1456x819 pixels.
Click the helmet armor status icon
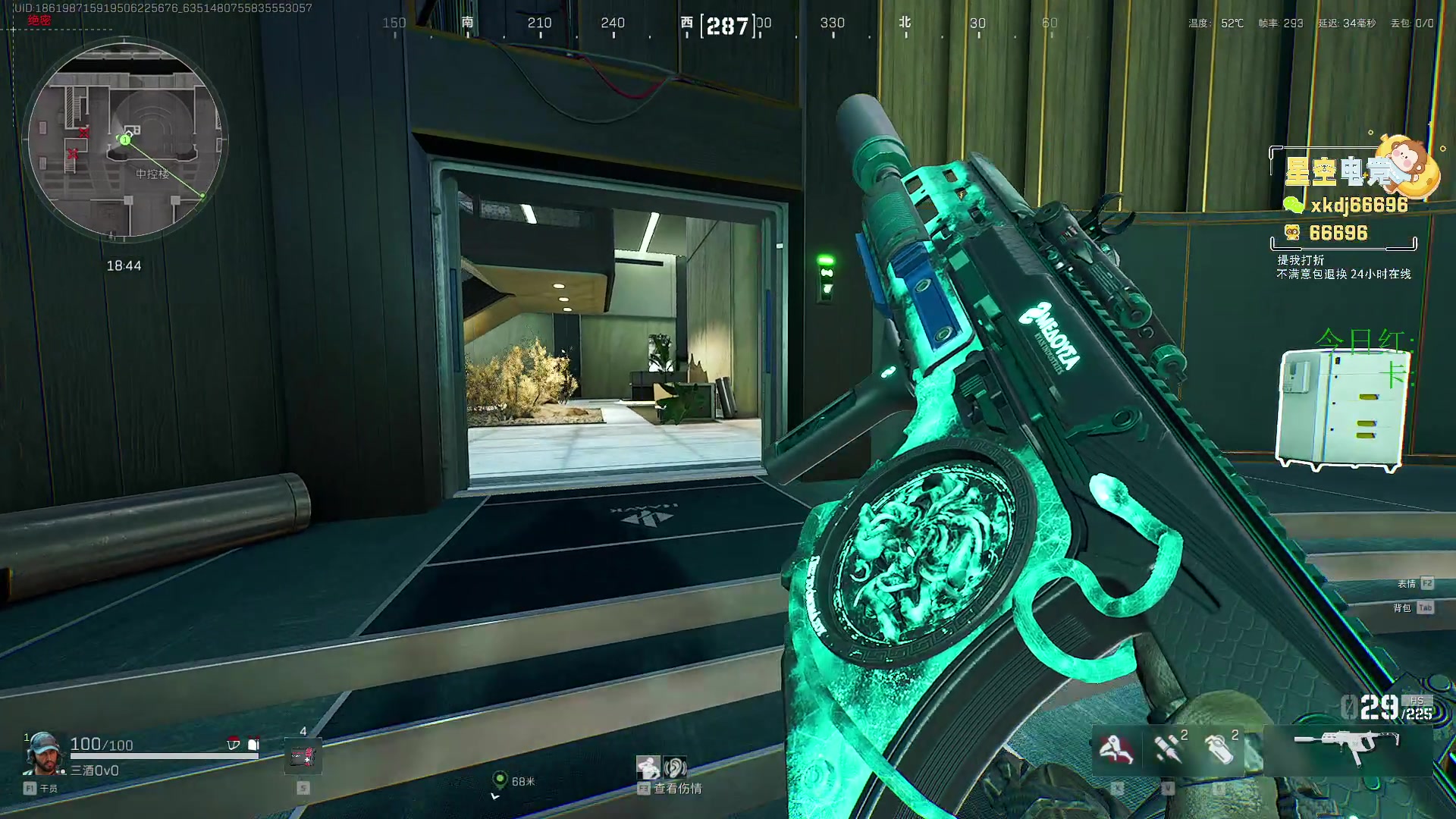tap(234, 744)
